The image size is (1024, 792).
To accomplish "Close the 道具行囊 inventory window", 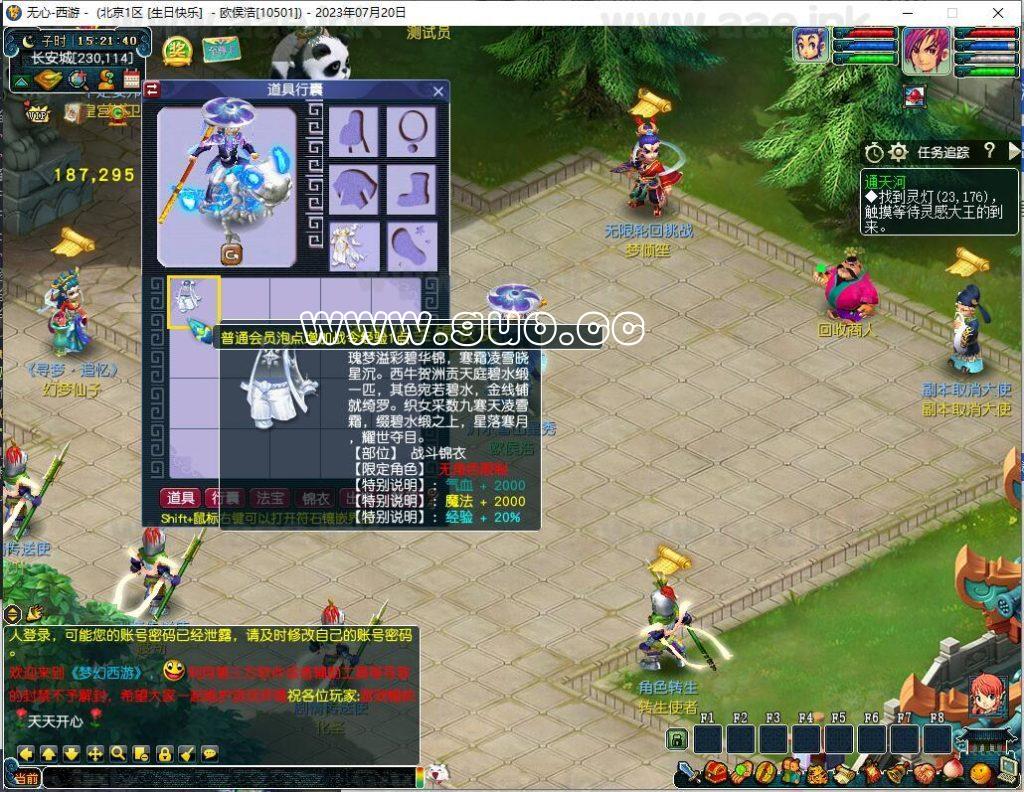I will tap(438, 91).
